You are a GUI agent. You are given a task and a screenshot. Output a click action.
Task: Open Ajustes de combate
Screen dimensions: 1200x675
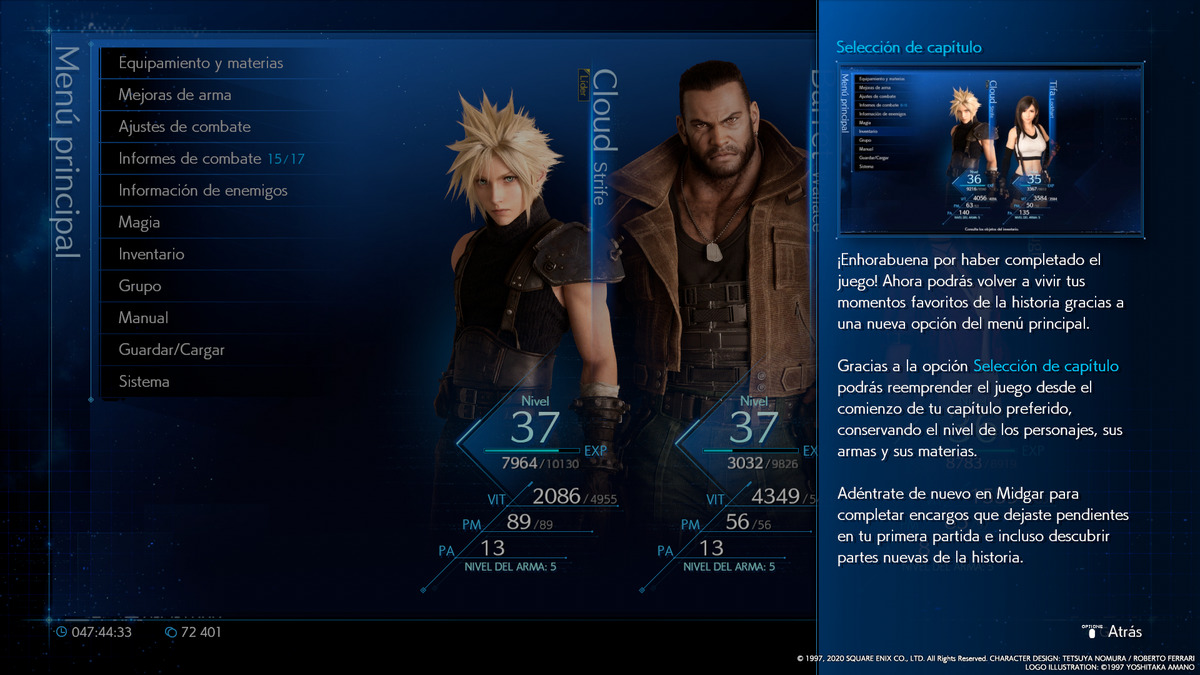[x=185, y=127]
